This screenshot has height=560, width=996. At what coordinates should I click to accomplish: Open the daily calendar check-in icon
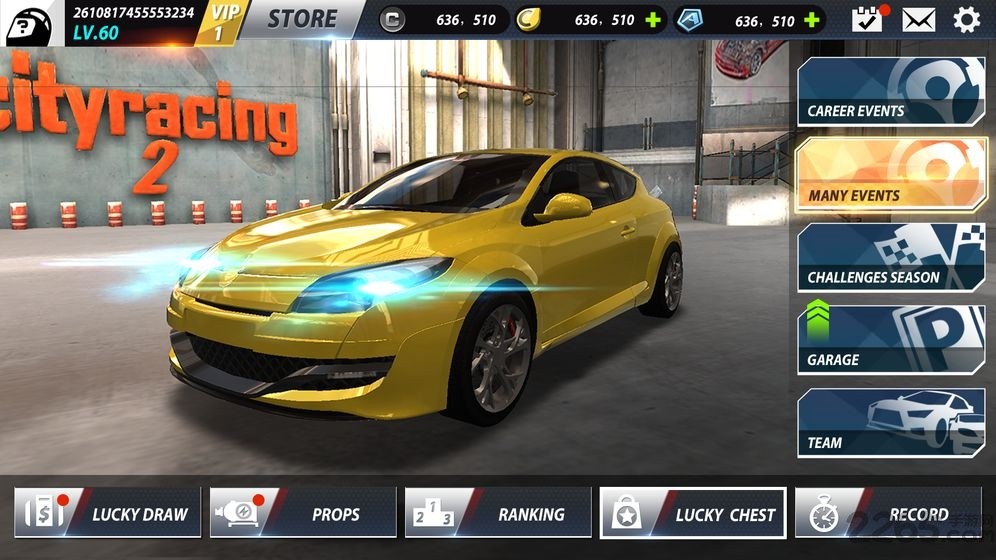pos(867,19)
